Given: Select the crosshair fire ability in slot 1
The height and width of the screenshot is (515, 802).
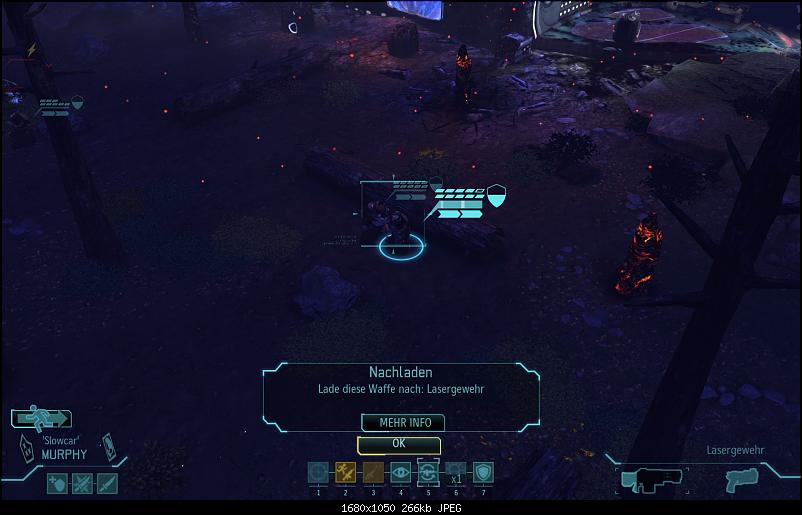Looking at the screenshot, I should click(318, 473).
